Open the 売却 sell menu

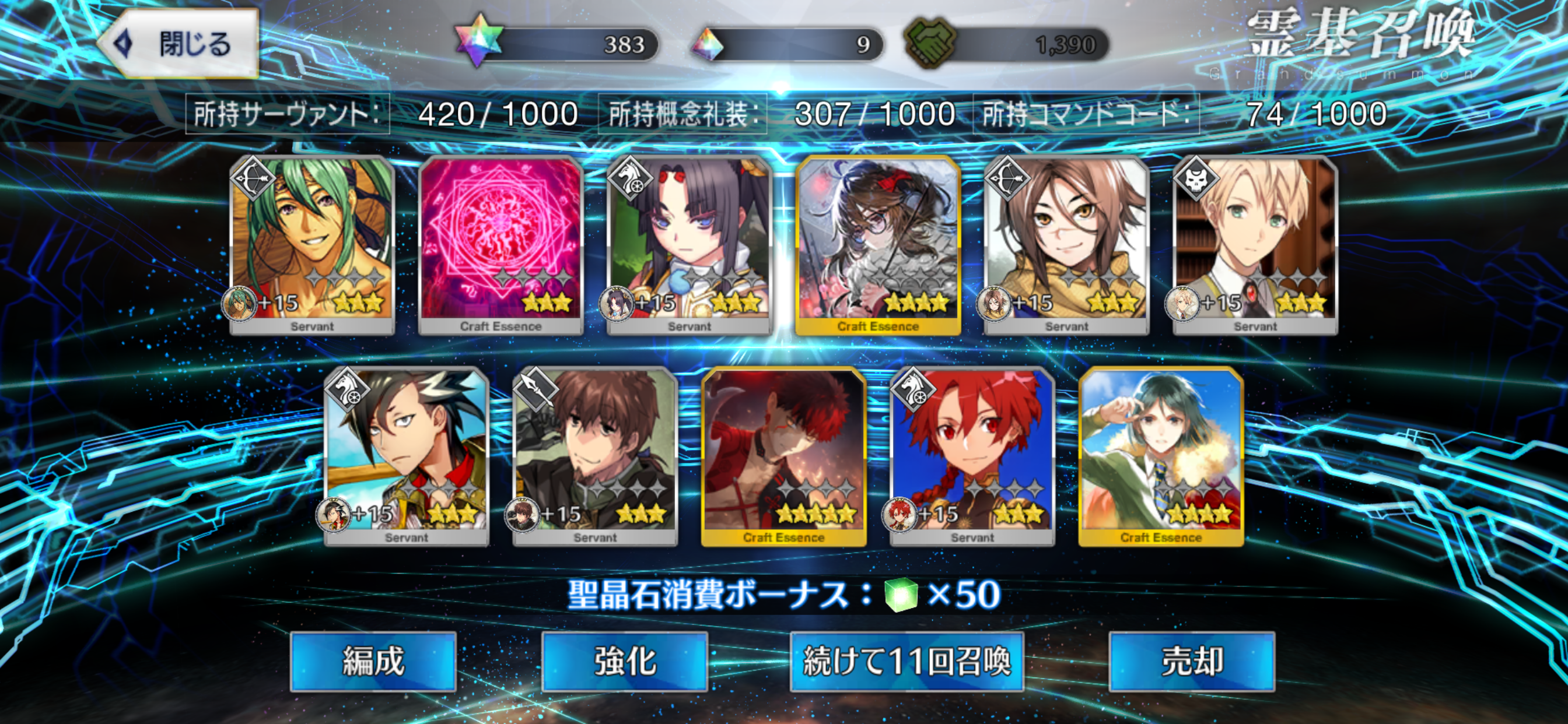tap(1191, 660)
